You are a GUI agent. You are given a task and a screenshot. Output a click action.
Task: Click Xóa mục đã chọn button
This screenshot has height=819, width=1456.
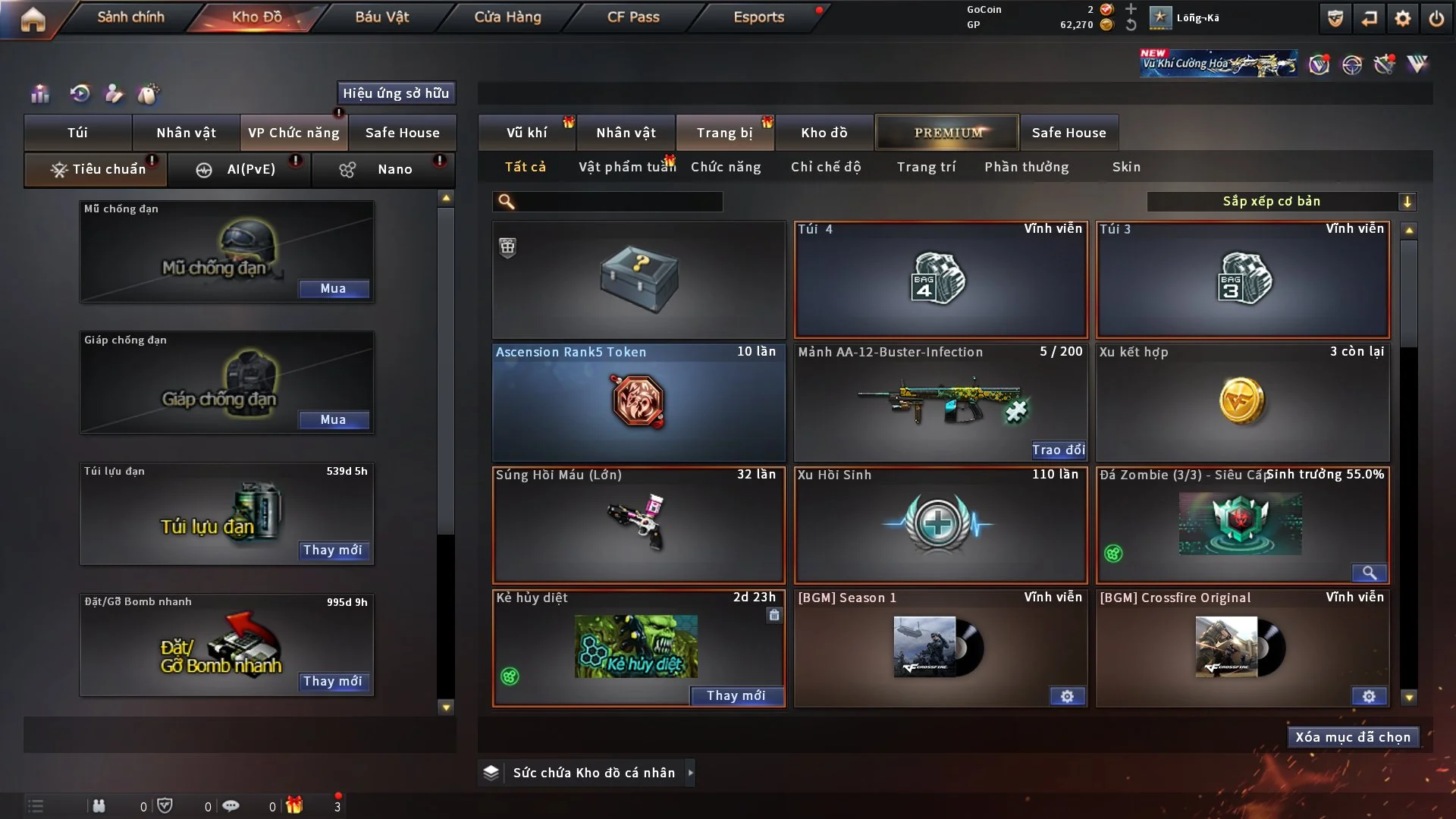[x=1353, y=737]
